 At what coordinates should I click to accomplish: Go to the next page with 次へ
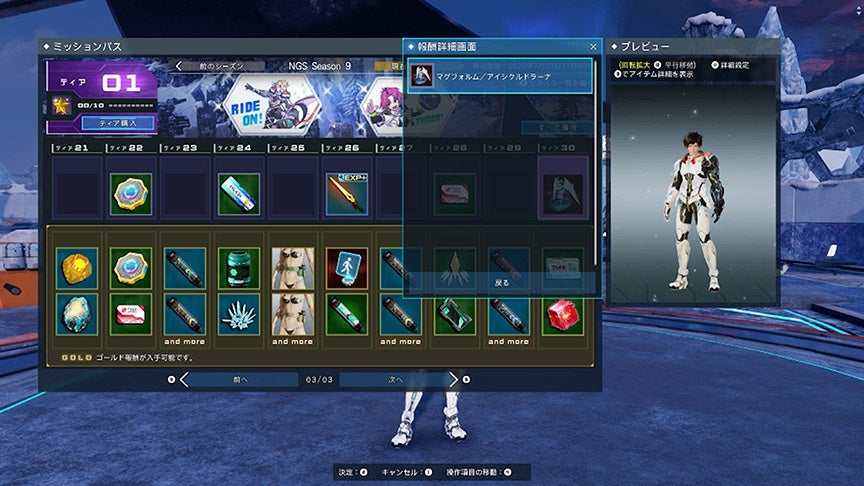pos(396,380)
